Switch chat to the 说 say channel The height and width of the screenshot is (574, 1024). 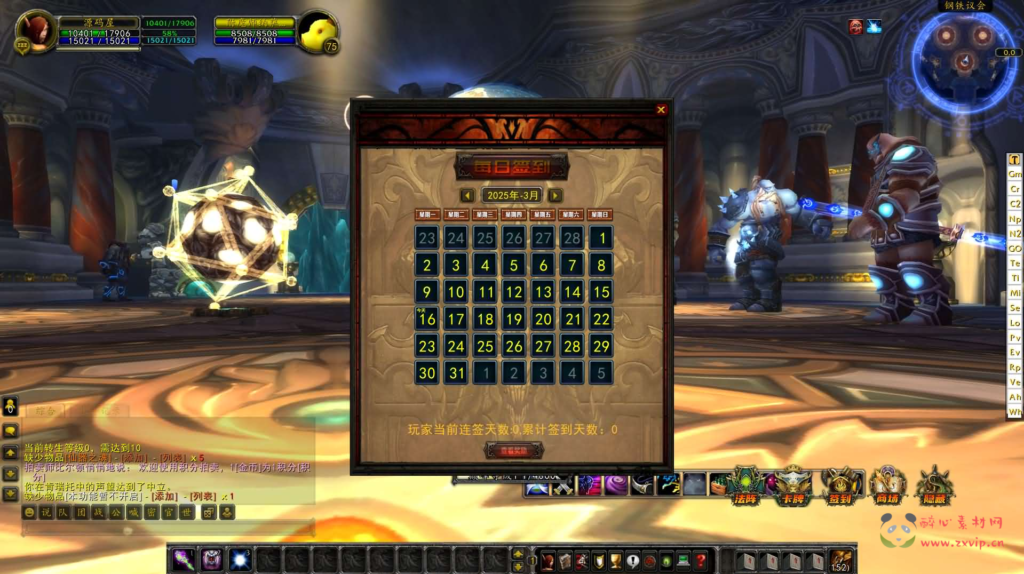(46, 512)
